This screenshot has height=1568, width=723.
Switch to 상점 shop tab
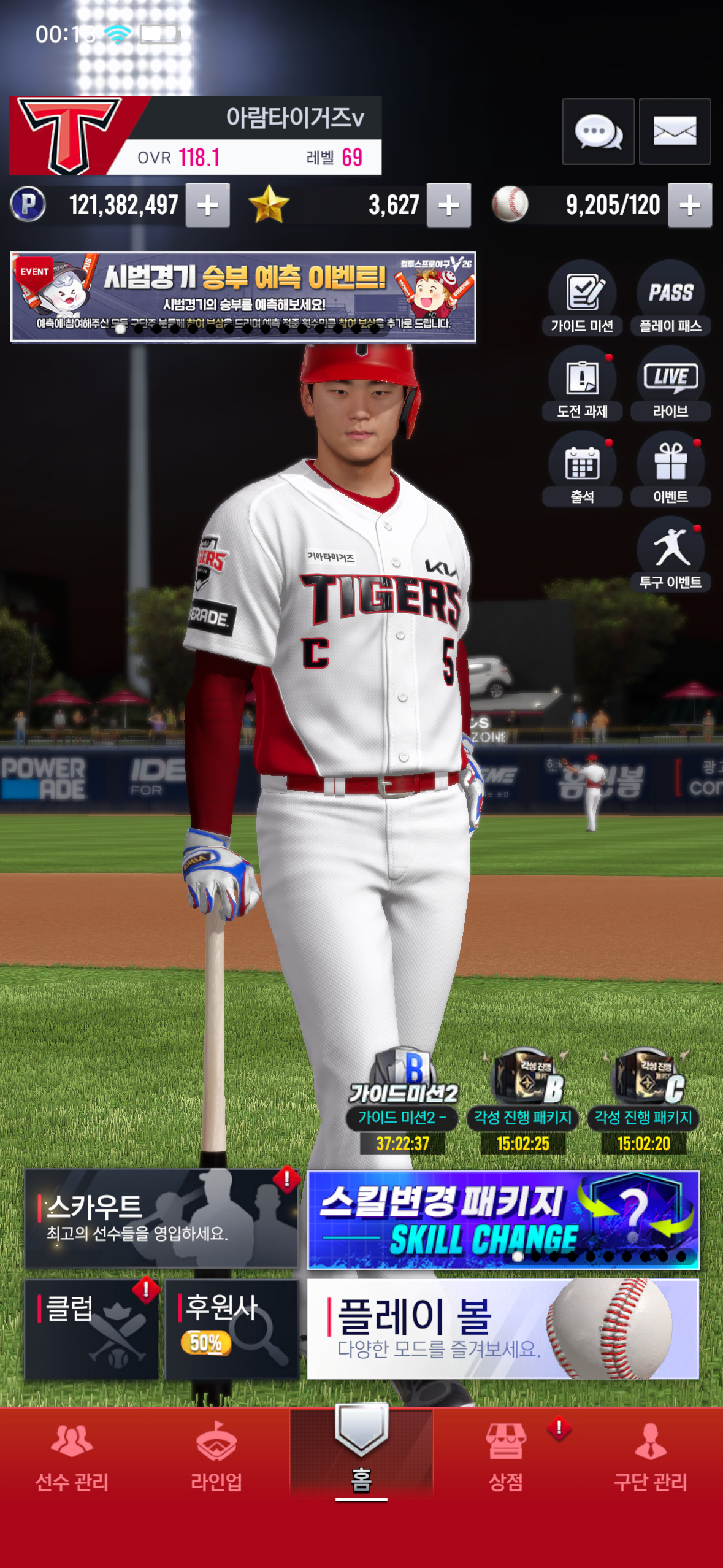tap(506, 1457)
